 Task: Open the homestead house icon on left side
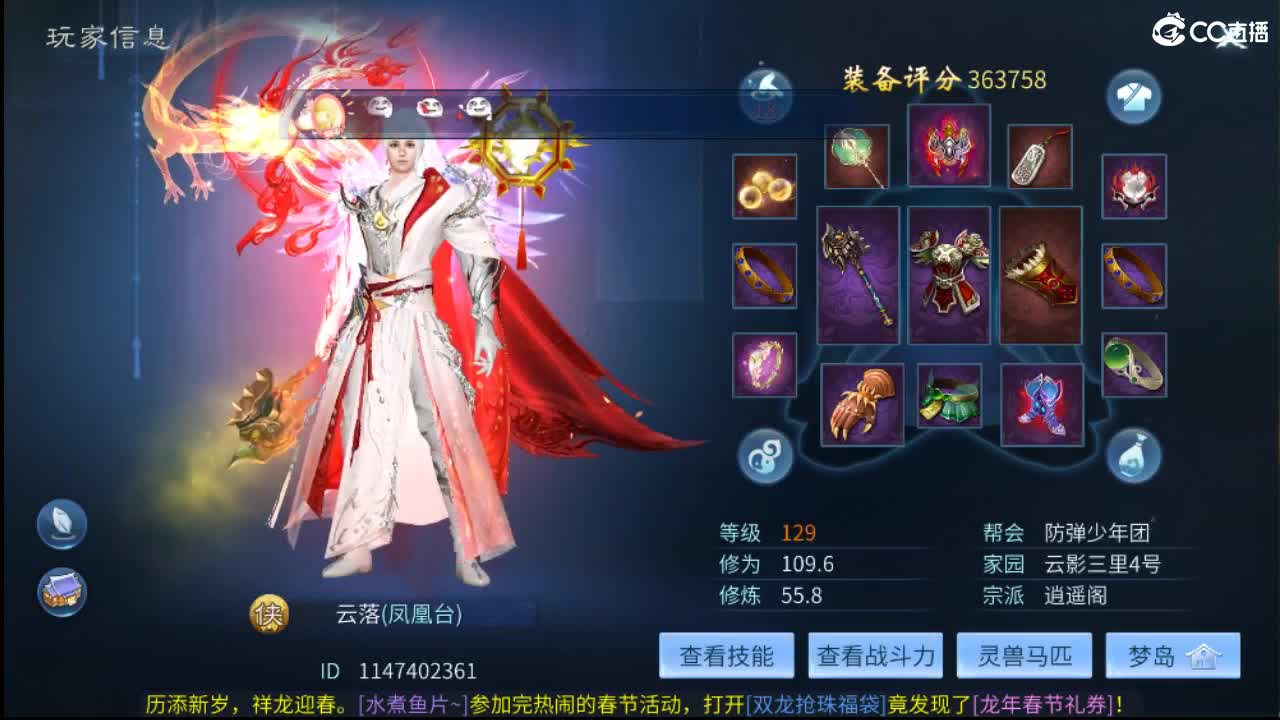pyautogui.click(x=62, y=592)
